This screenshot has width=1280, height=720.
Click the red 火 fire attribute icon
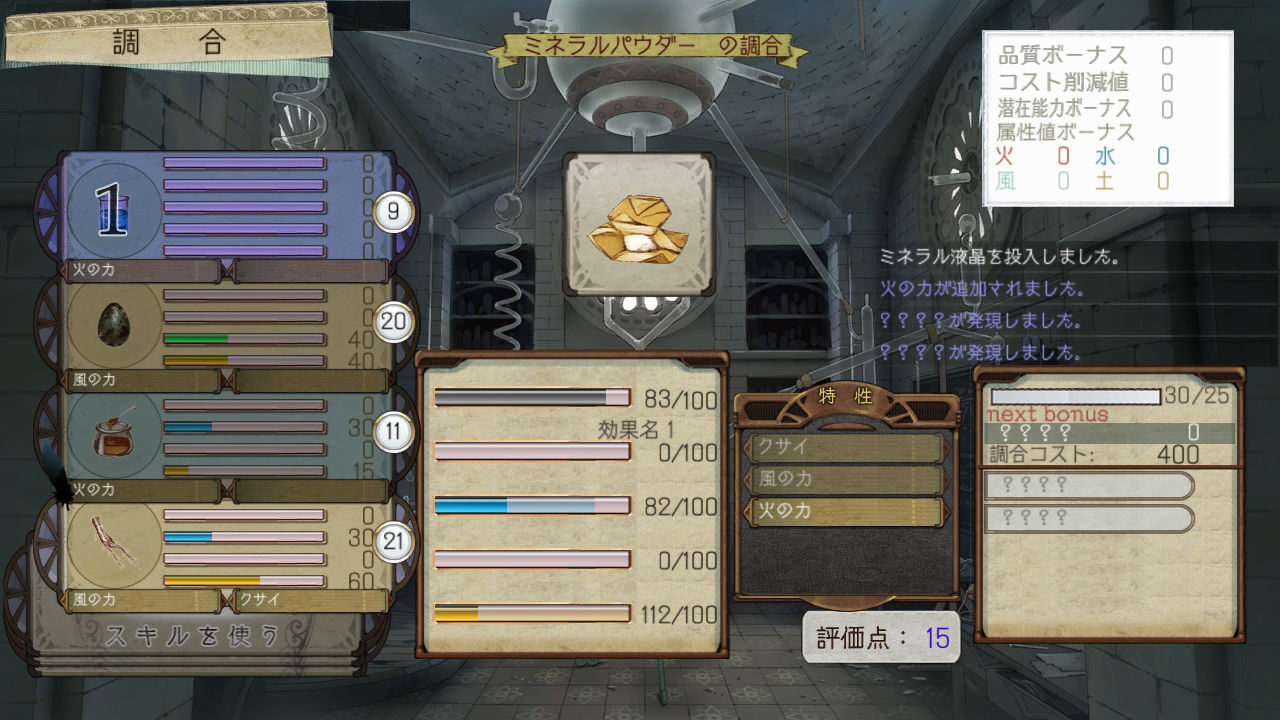tap(1003, 157)
